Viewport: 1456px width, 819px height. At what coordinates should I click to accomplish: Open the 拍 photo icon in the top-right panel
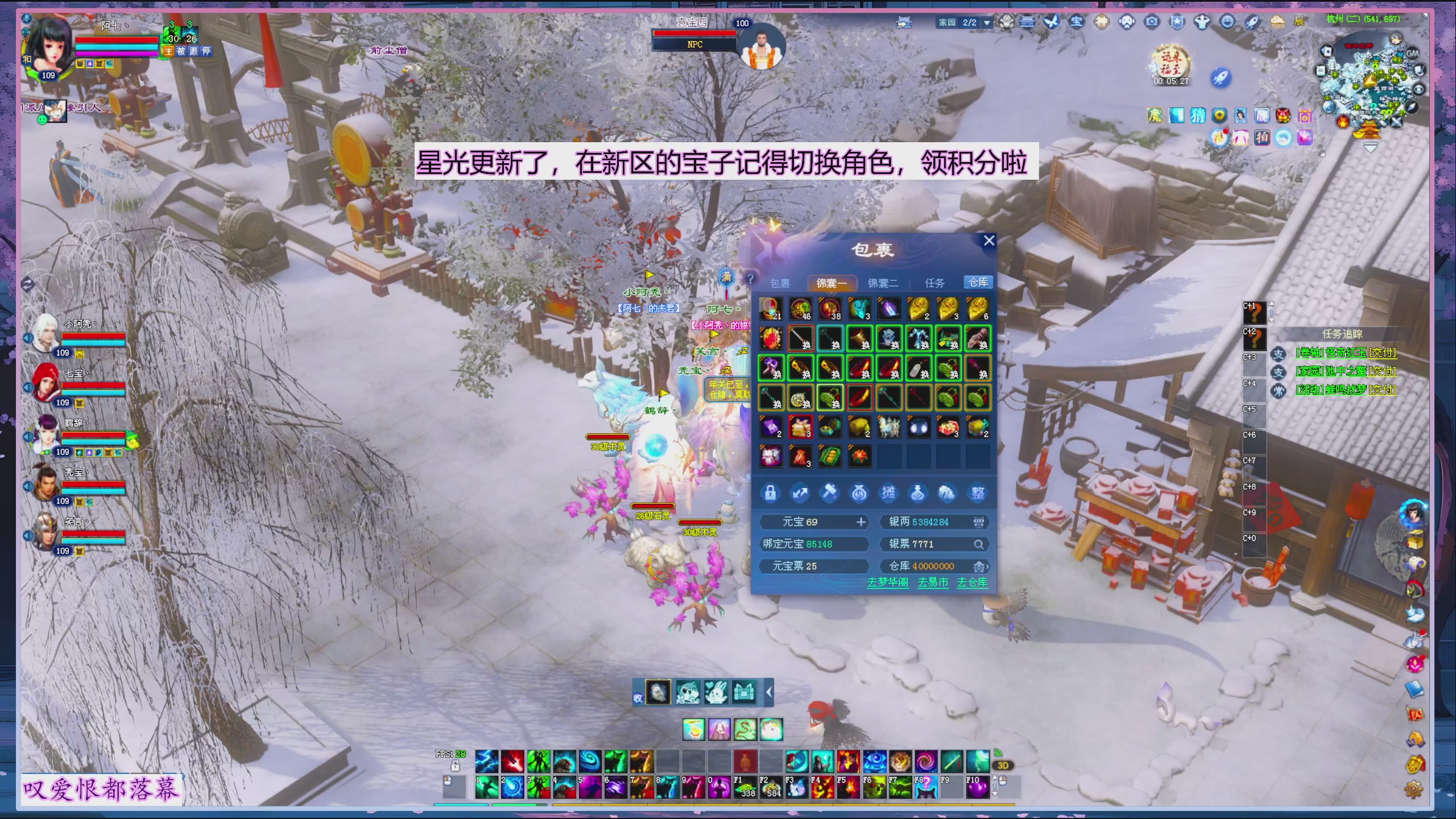pyautogui.click(x=1262, y=137)
